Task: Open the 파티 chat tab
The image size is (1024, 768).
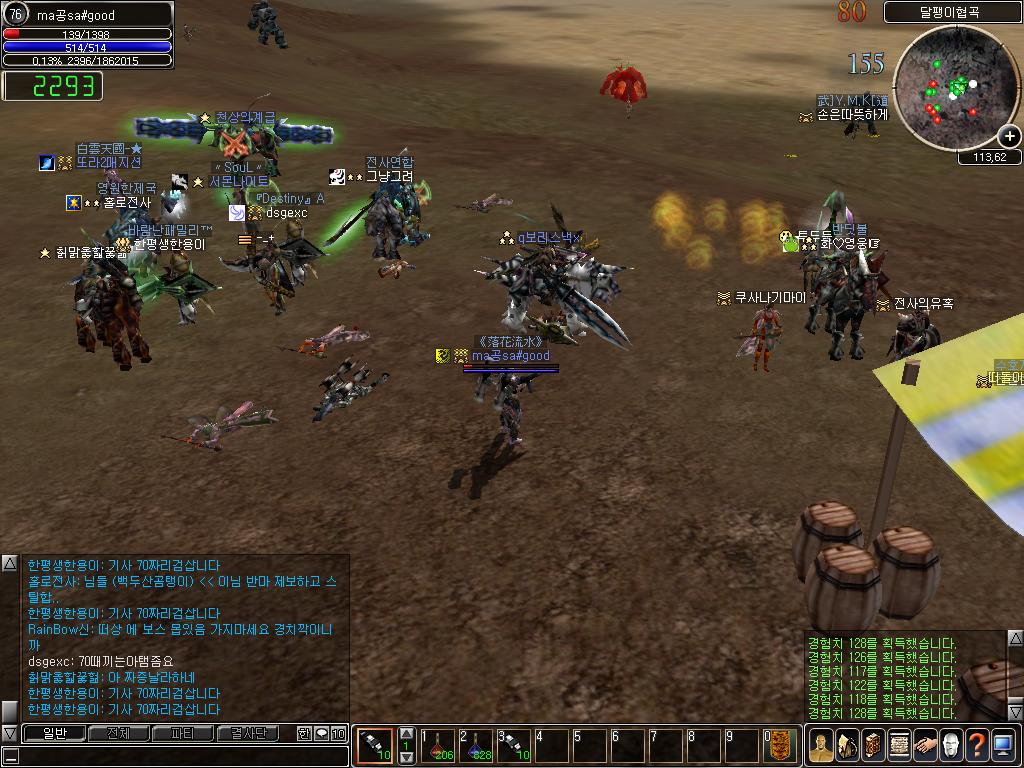Action: coord(183,733)
